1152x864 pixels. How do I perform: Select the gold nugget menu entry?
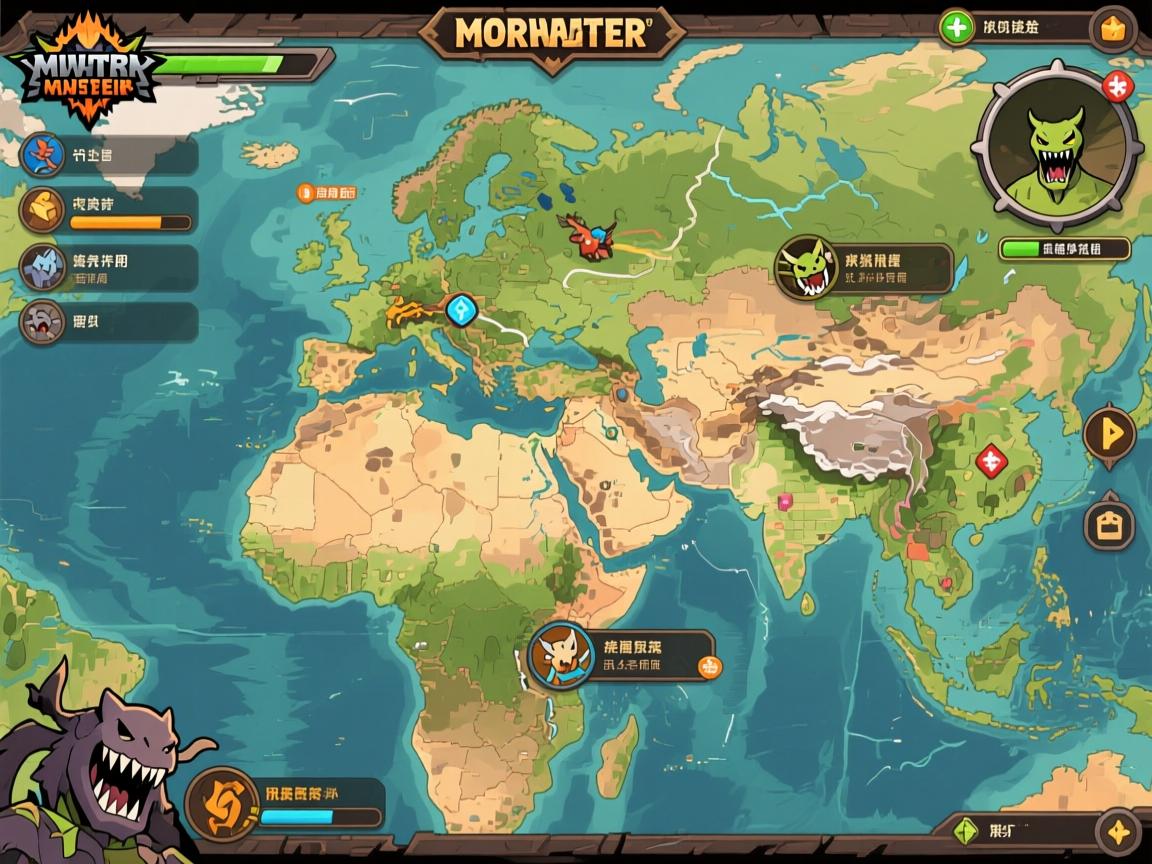click(42, 209)
